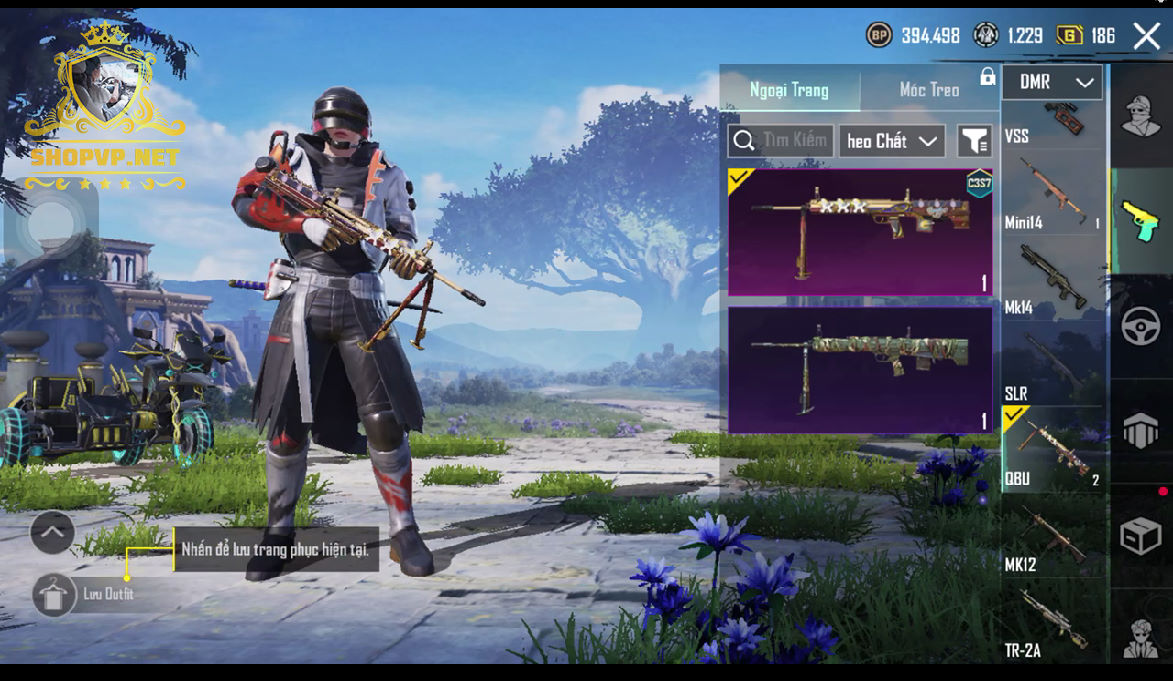Select the SLR weapon entry

click(1052, 366)
